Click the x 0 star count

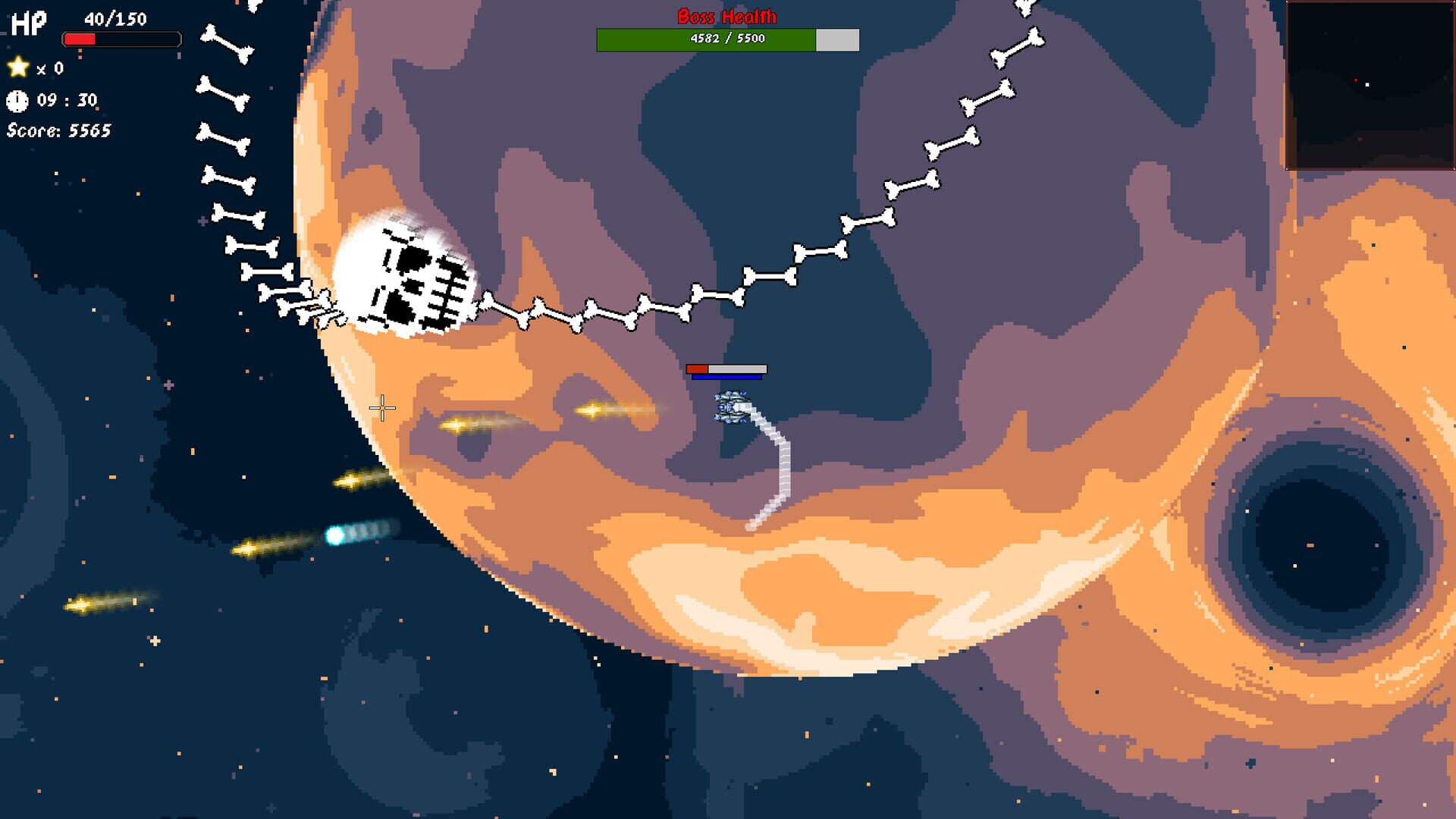tap(49, 68)
